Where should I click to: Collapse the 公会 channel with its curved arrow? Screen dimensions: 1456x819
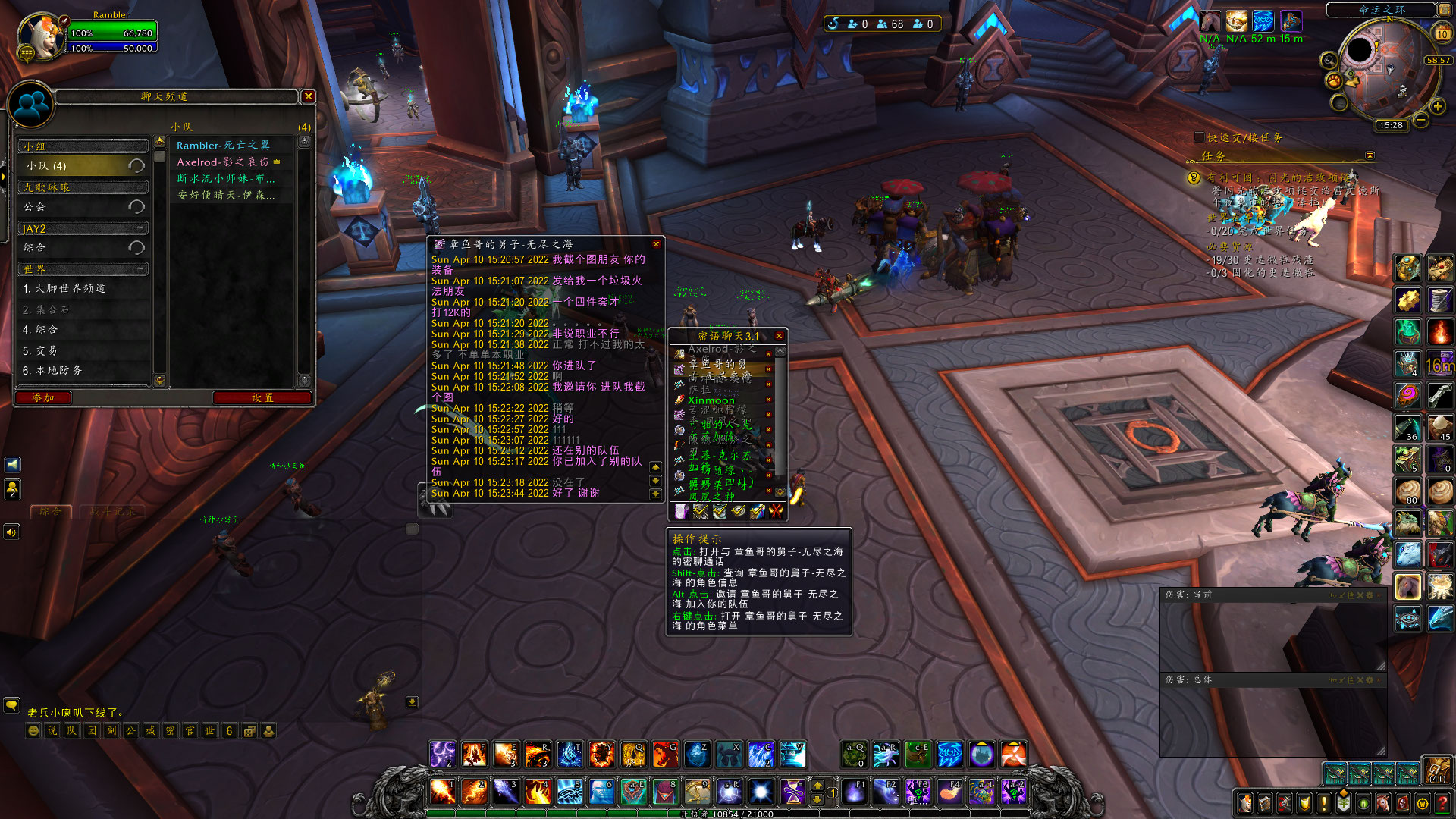point(137,206)
